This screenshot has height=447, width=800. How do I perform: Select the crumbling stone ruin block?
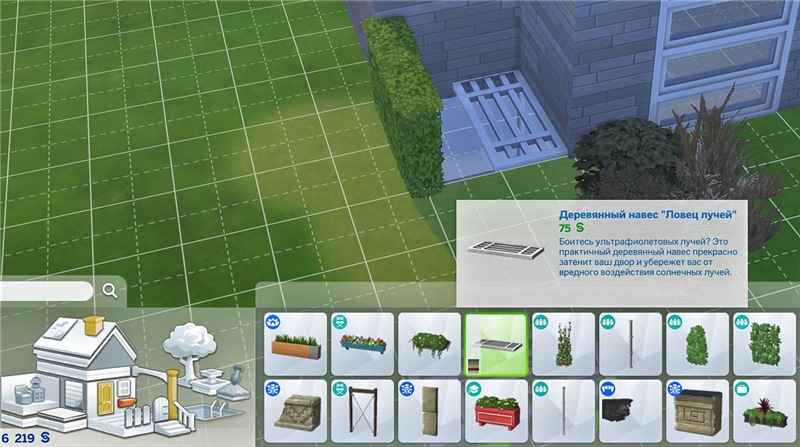295,411
